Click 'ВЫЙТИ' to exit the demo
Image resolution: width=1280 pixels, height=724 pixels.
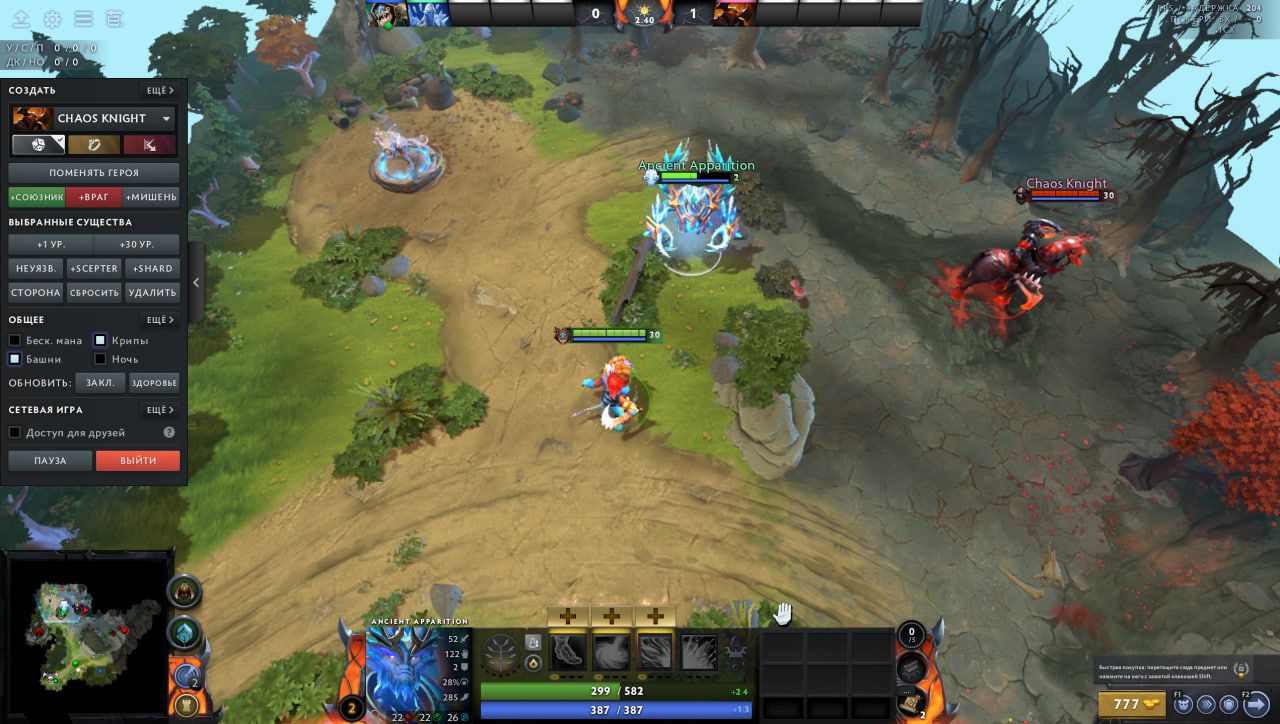click(x=137, y=460)
